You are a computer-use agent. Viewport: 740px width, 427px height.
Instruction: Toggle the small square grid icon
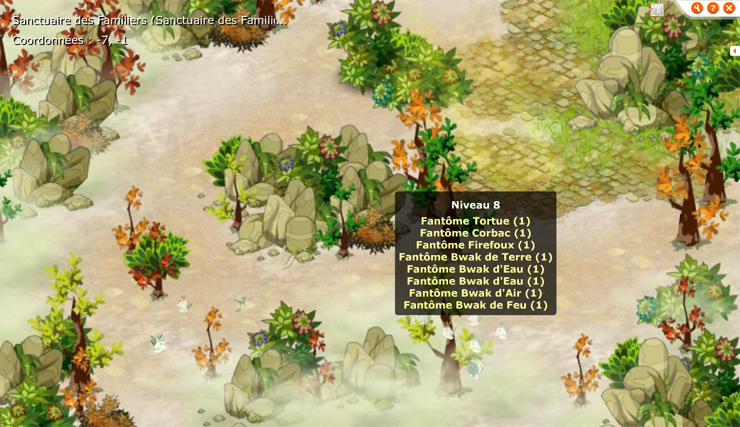(x=657, y=10)
